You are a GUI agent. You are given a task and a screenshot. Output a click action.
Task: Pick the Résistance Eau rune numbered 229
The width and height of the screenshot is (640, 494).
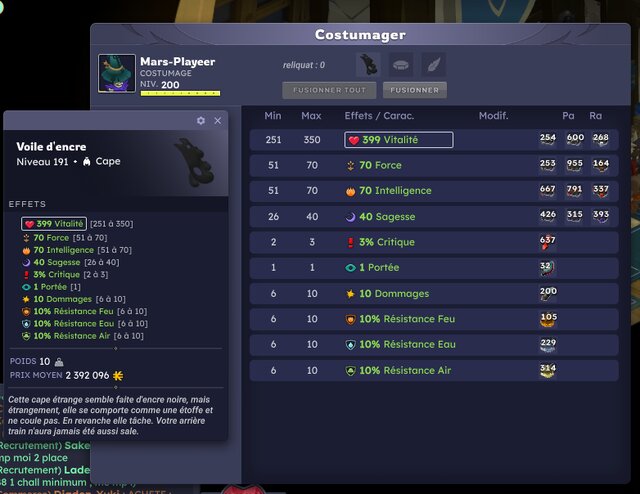point(548,345)
